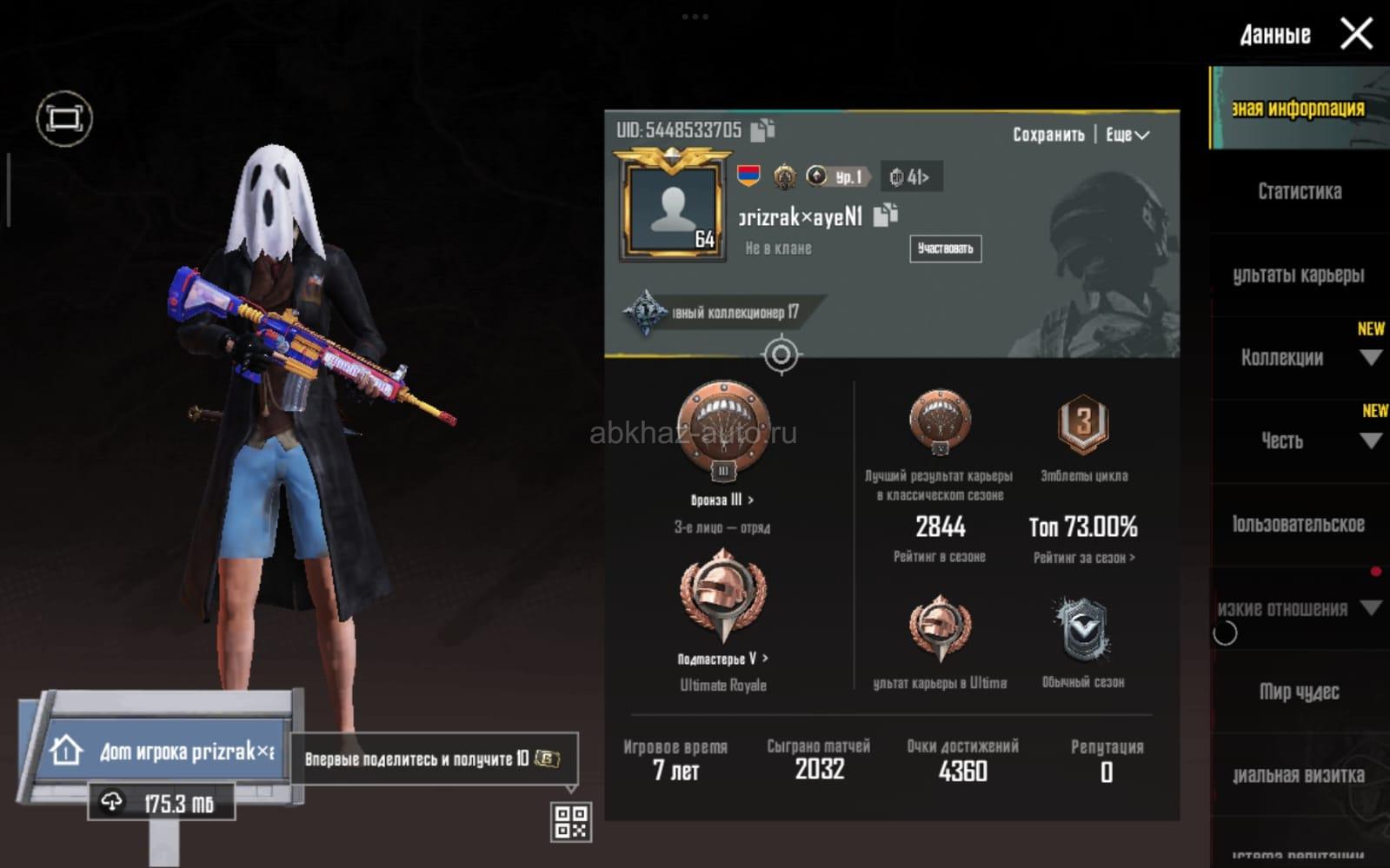
Task: Download the 175.3 мб resource pack
Action: point(161,803)
